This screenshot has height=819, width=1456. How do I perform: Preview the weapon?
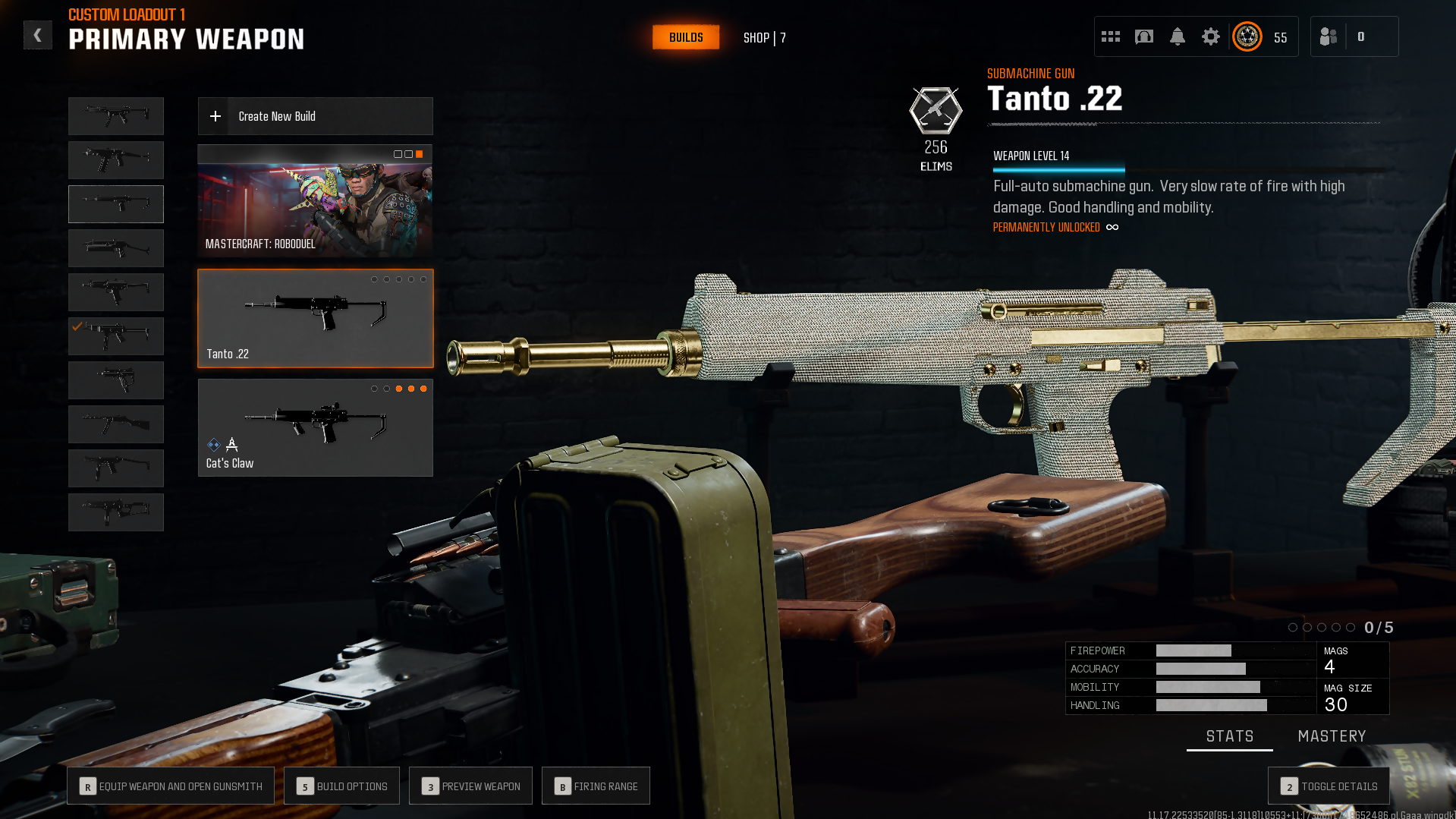click(x=470, y=786)
